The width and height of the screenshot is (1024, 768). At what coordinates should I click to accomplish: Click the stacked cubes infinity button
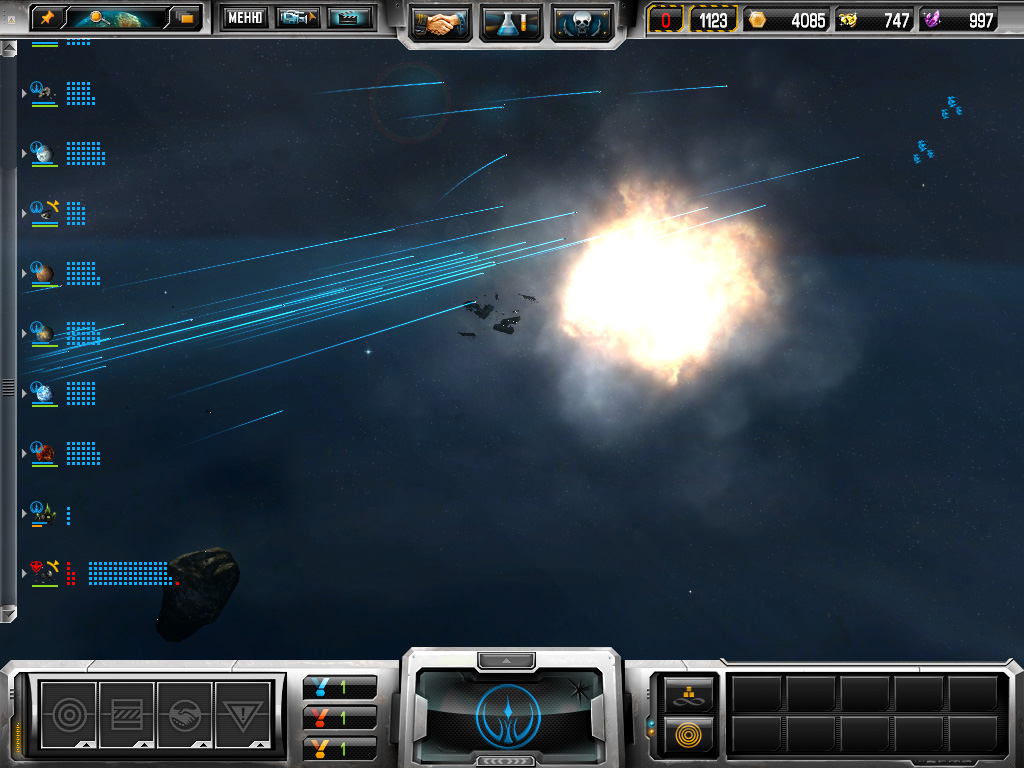coord(689,693)
